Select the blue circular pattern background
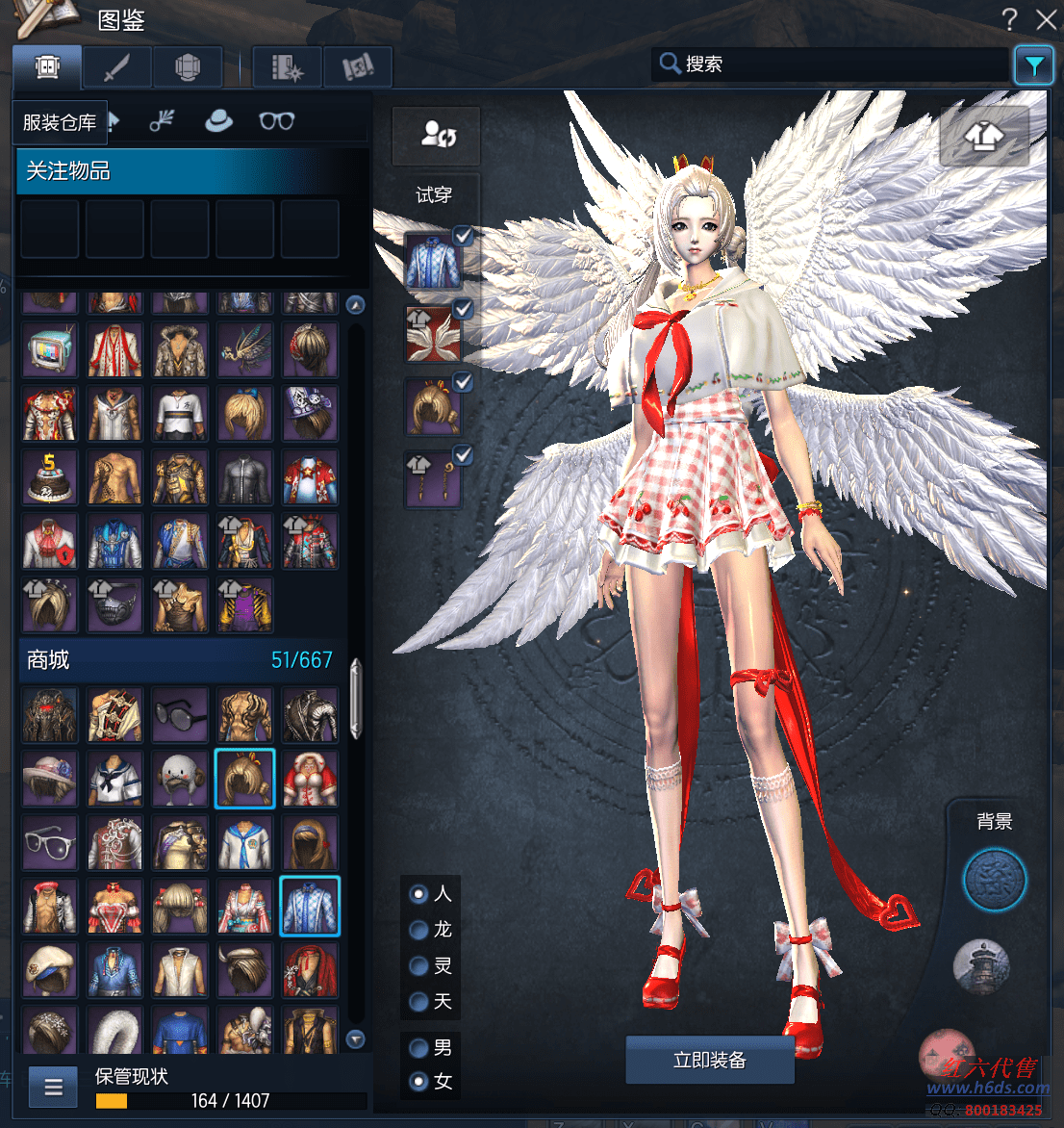 pyautogui.click(x=995, y=880)
